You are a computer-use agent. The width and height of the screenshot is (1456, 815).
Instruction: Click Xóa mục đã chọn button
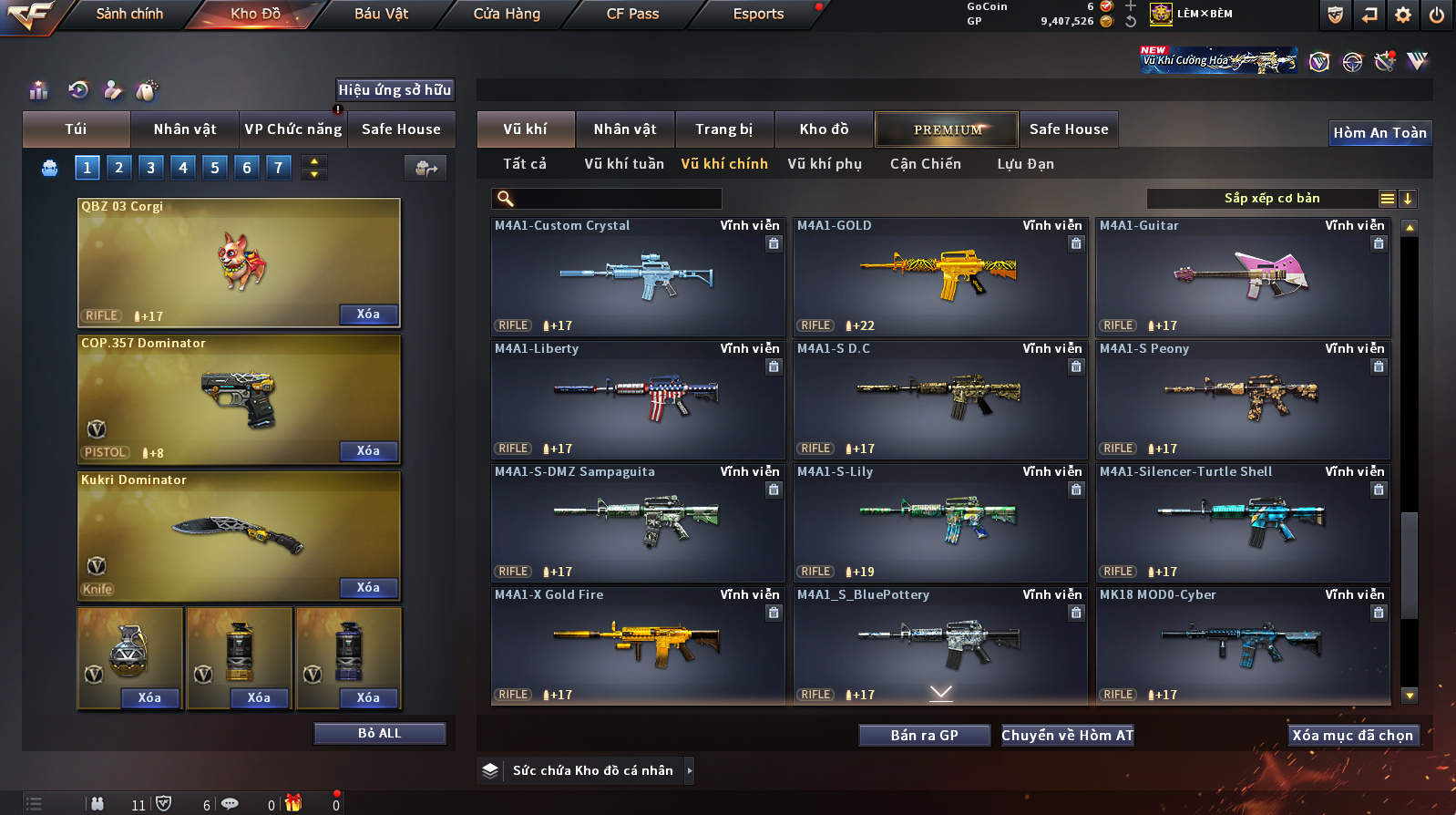tap(1352, 736)
